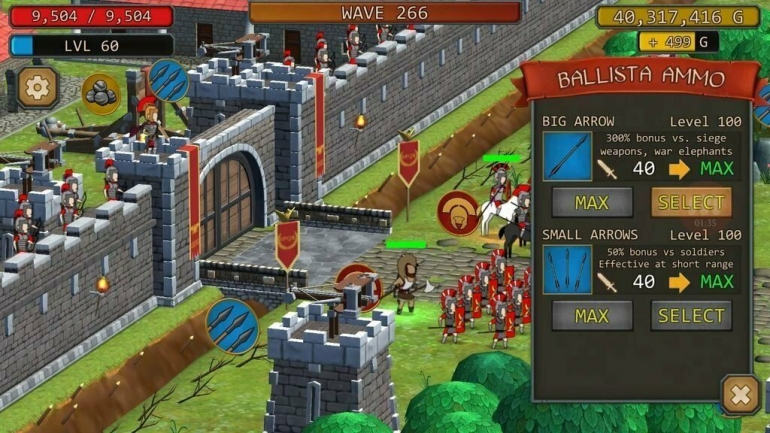Tap the stone pile ammo icon
Screen dimensions: 770x433
(101, 93)
